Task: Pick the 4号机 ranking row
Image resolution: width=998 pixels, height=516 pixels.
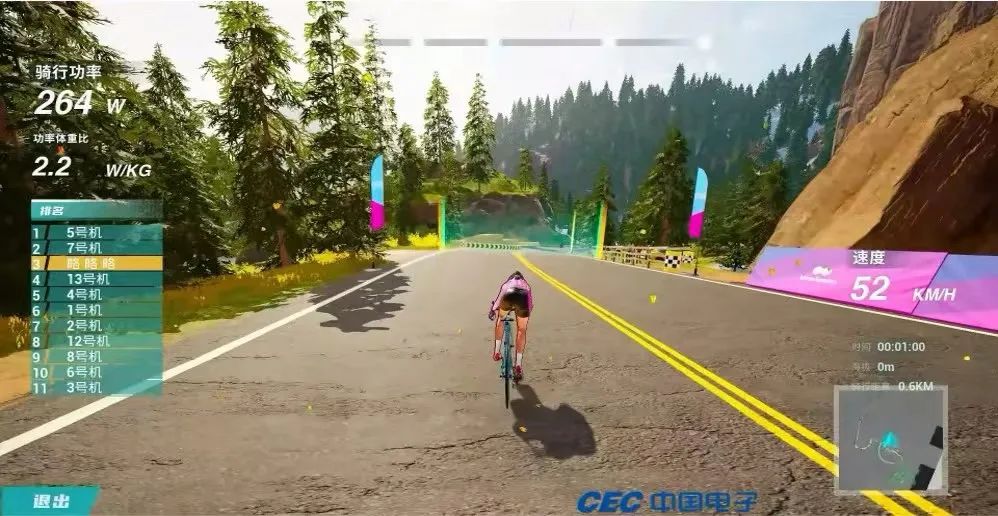Action: click(96, 294)
